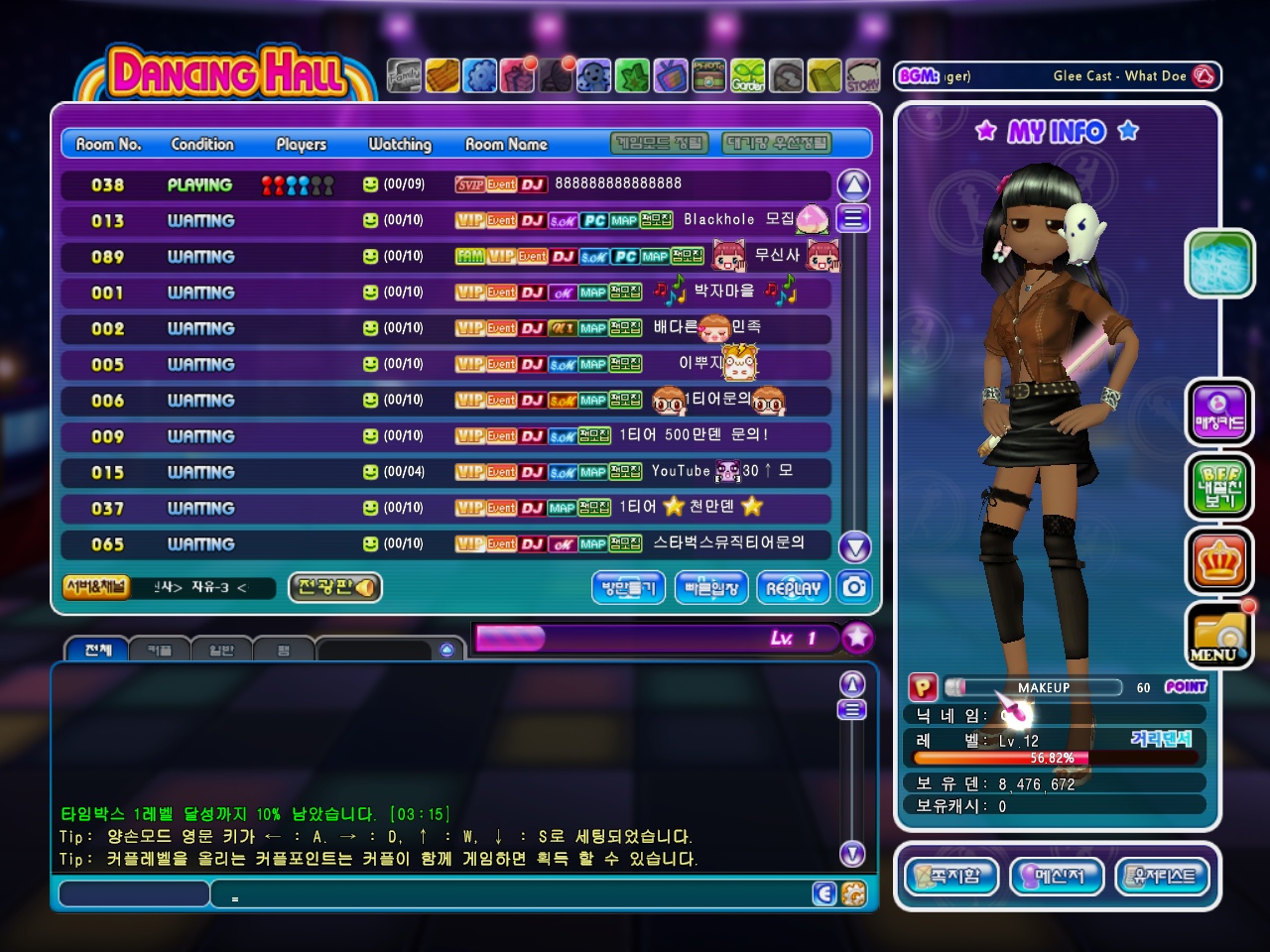This screenshot has height=952, width=1270.
Task: Open the MENU folder button
Action: [1218, 637]
